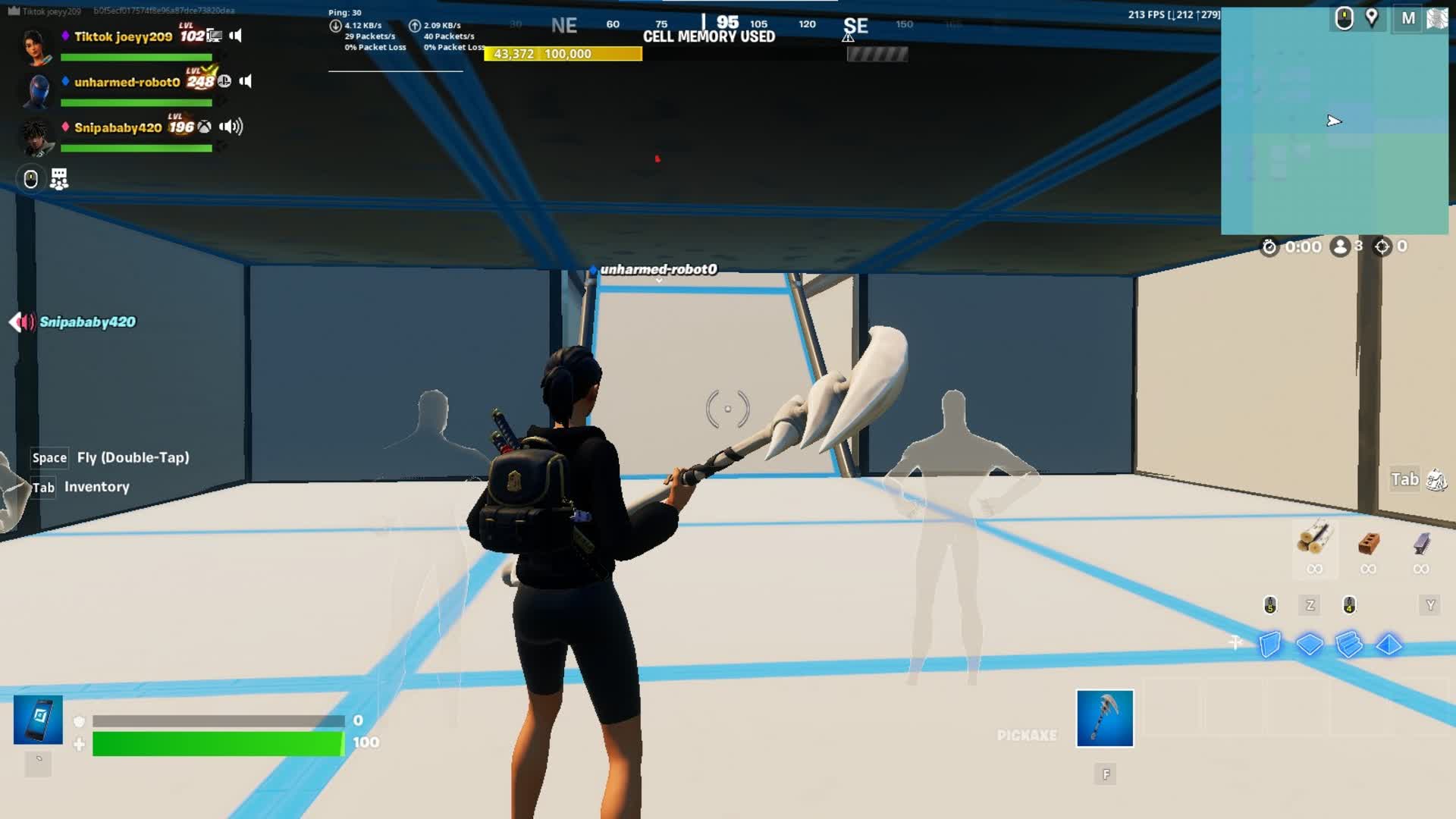Click the Pickaxe hotbar slot
This screenshot has width=1456, height=819.
[x=1103, y=717]
